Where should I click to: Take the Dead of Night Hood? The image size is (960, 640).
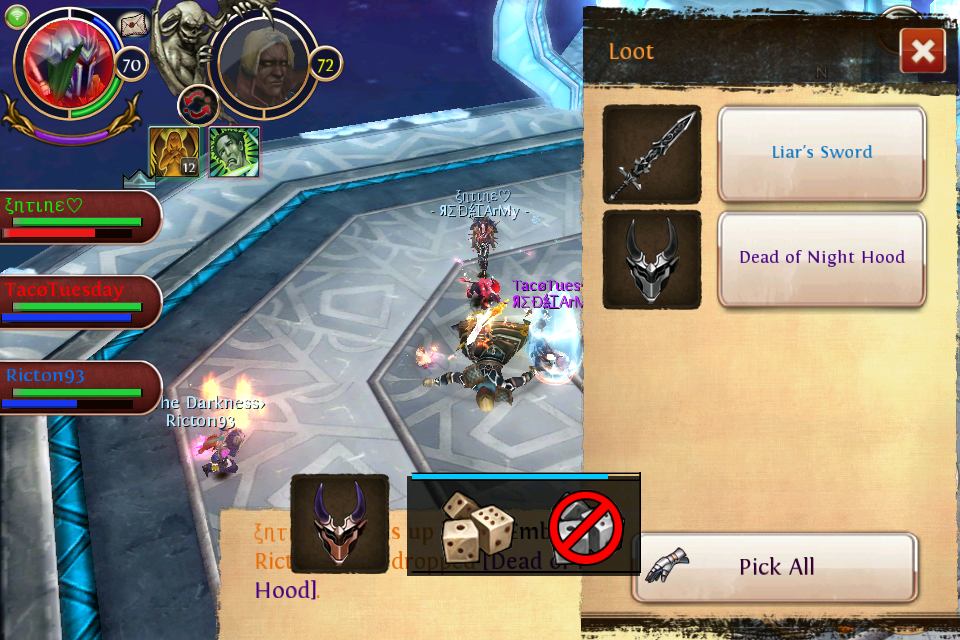[x=821, y=258]
